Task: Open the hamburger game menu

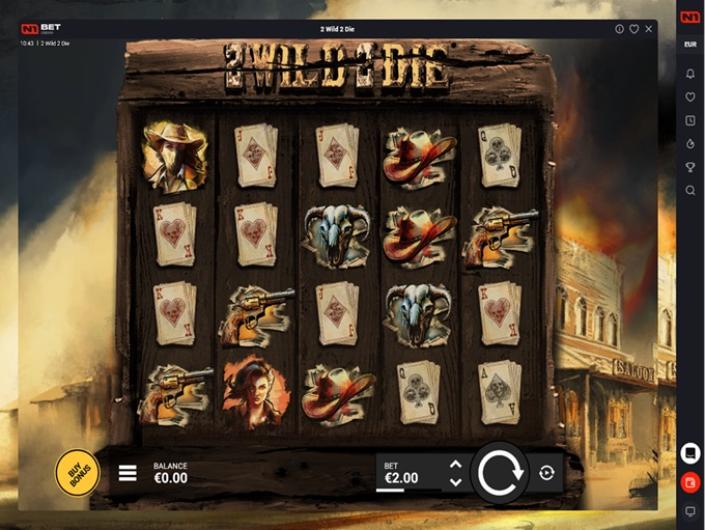Action: tap(128, 473)
